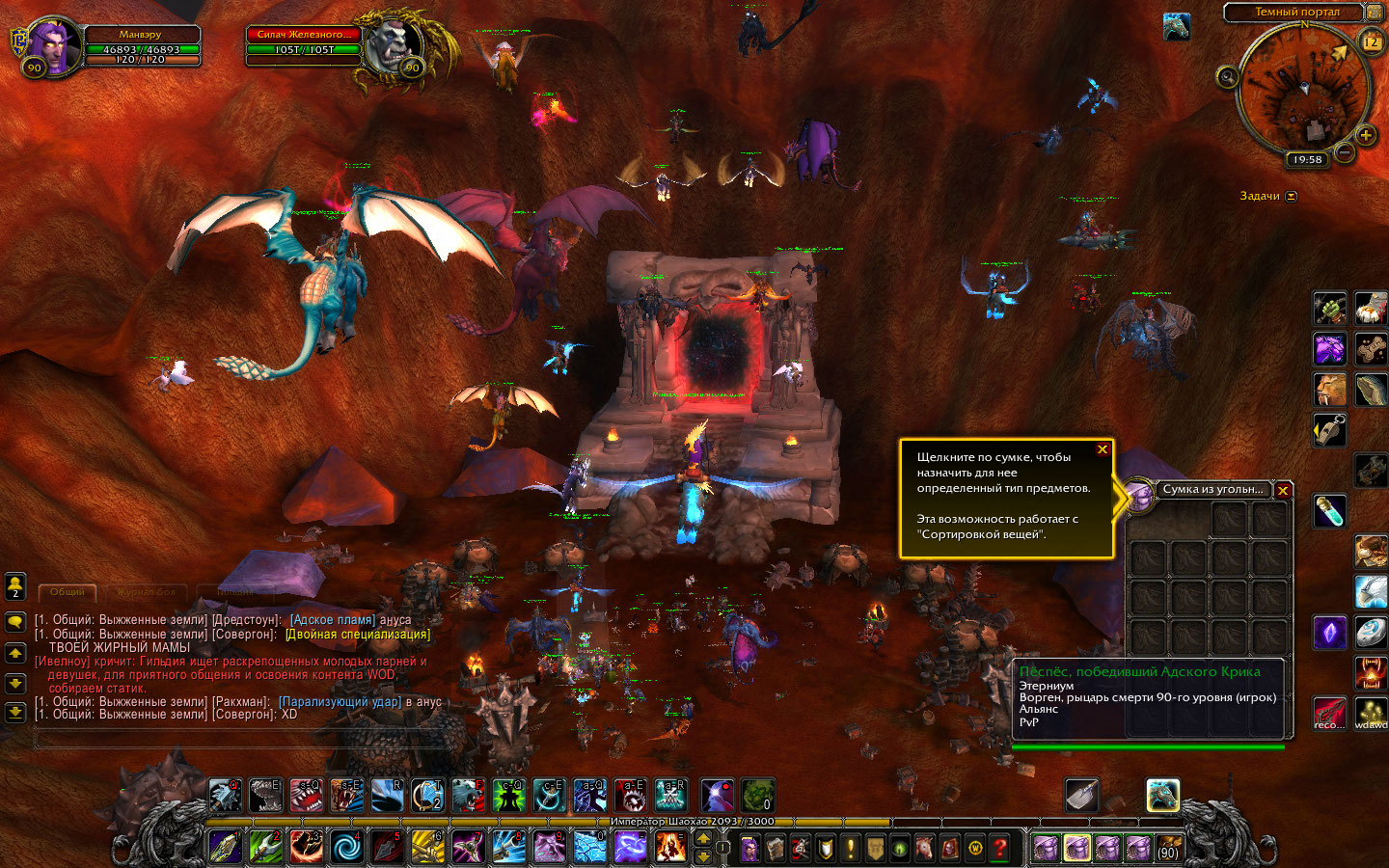Click the purple crystal item icon
The width and height of the screenshot is (1389, 868).
click(1329, 633)
